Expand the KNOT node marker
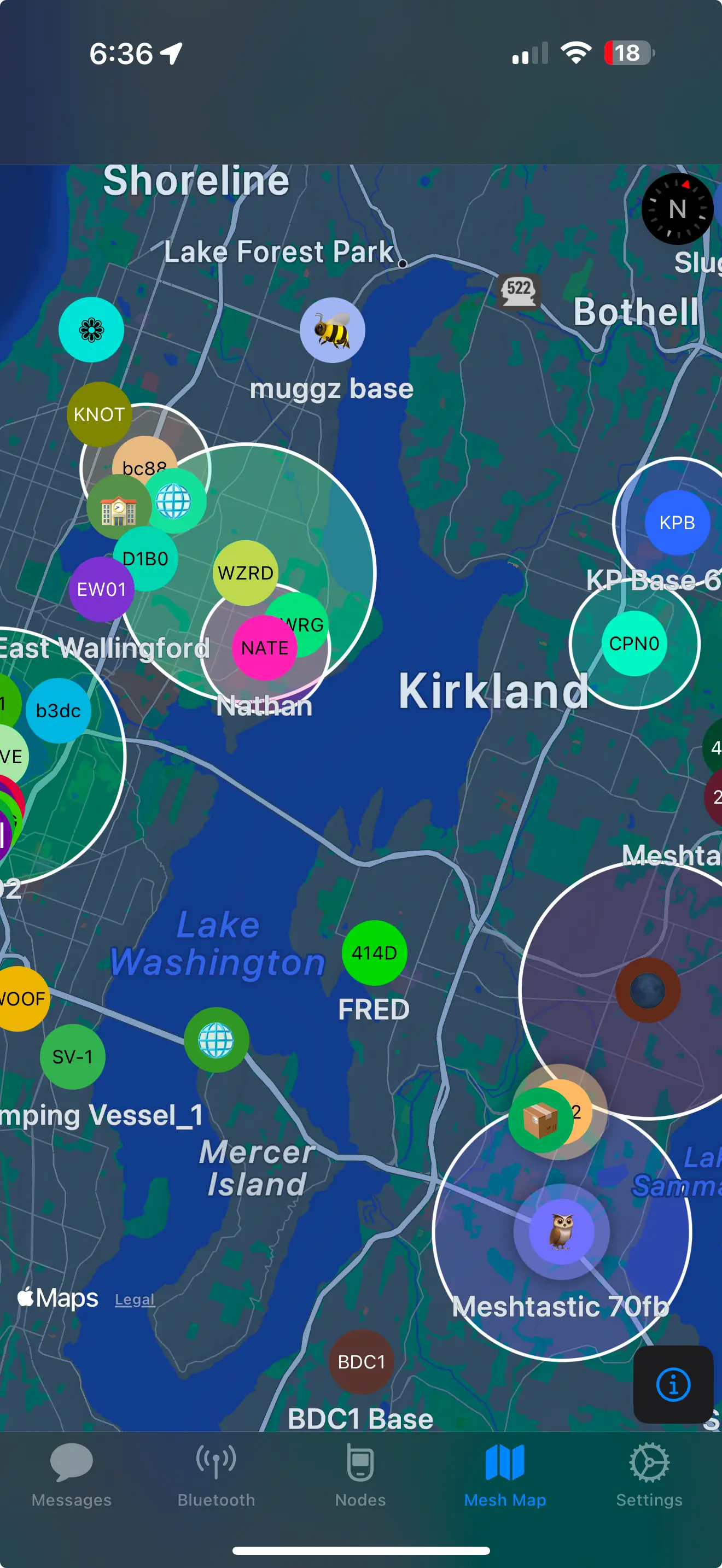The image size is (722, 1568). coord(100,414)
